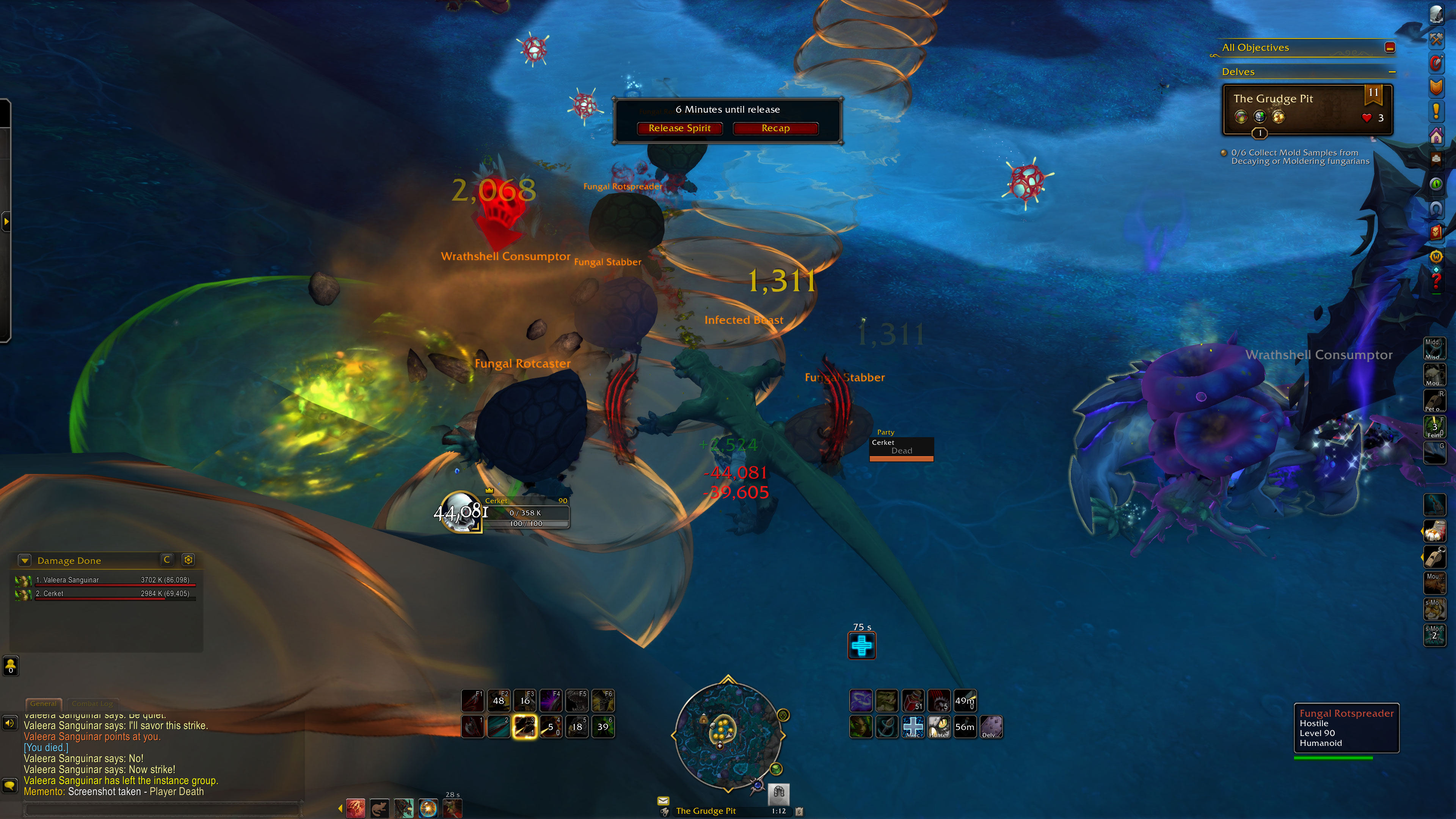Click the minimap
Image resolution: width=1456 pixels, height=819 pixels.
pos(728,735)
